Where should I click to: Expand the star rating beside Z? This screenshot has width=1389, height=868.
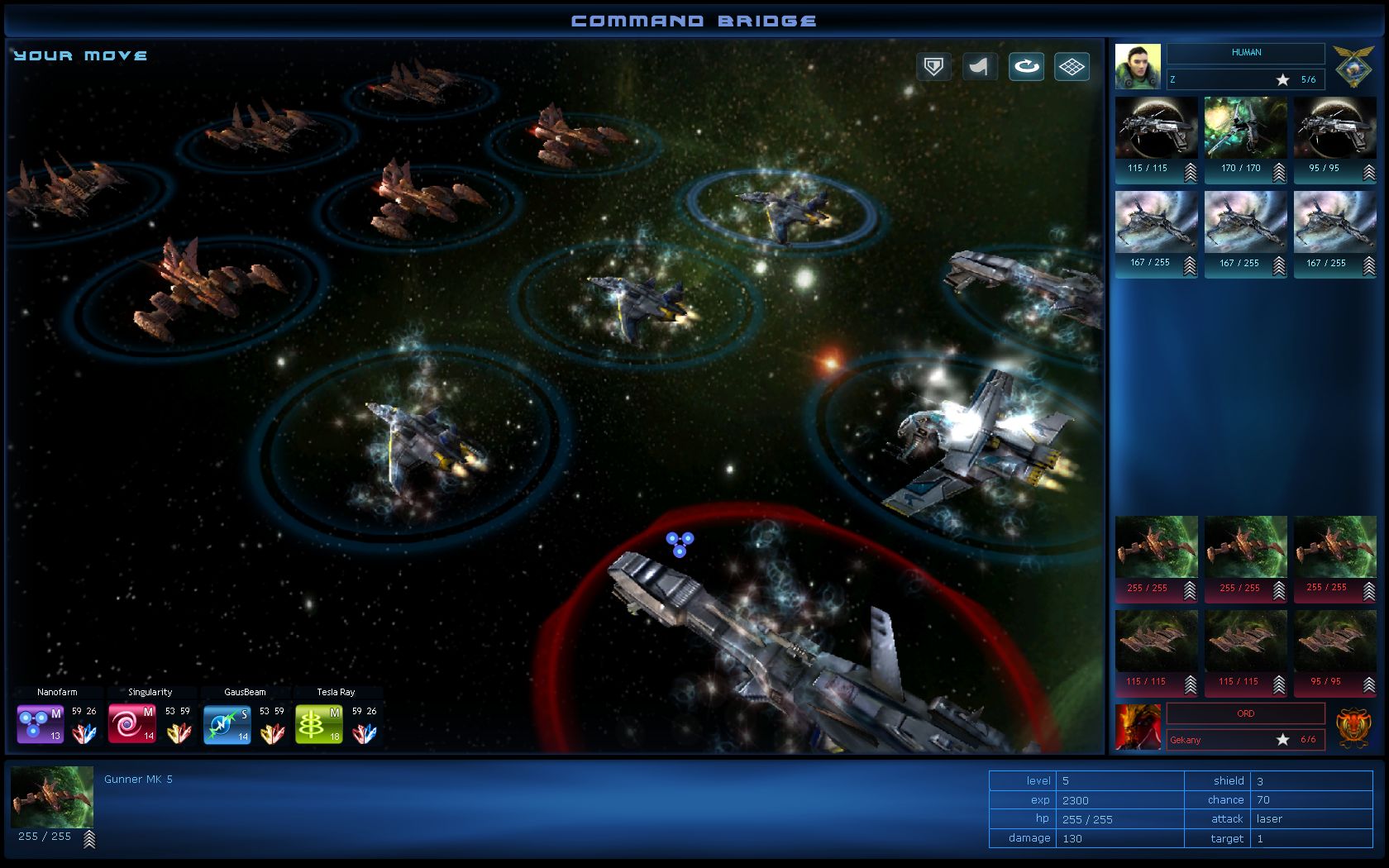[1283, 79]
